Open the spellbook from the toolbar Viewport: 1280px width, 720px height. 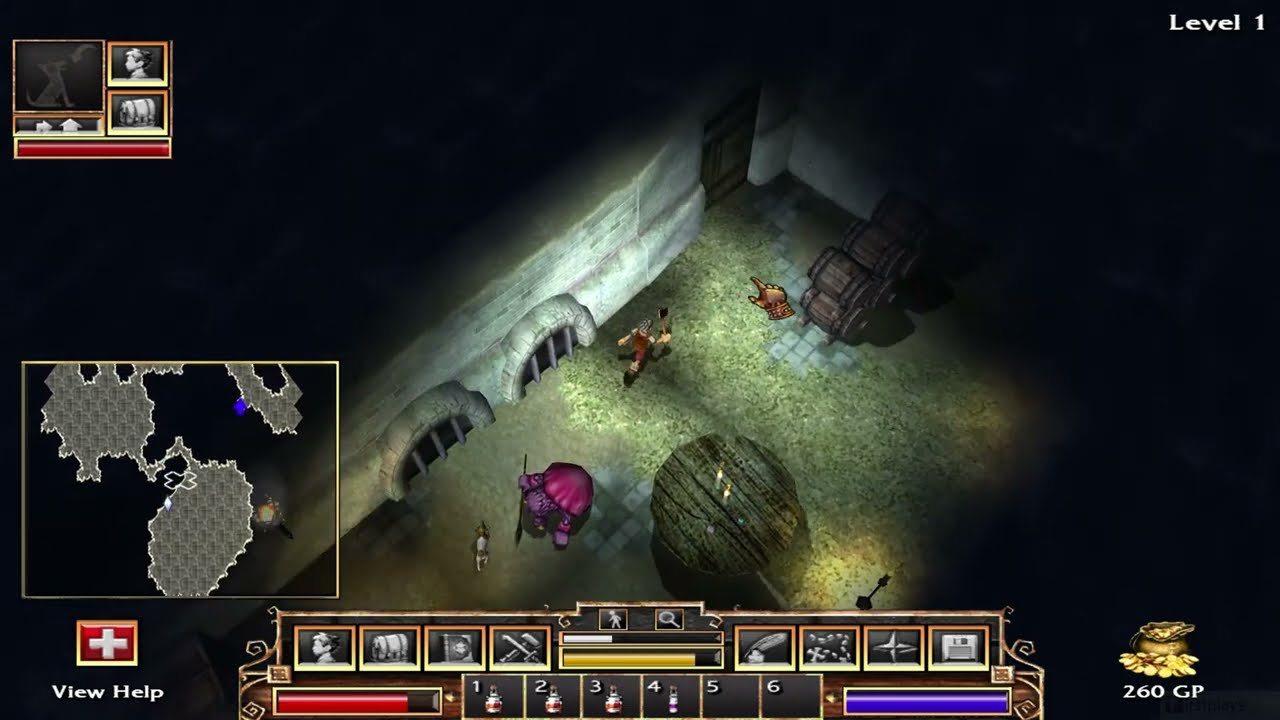pos(454,648)
